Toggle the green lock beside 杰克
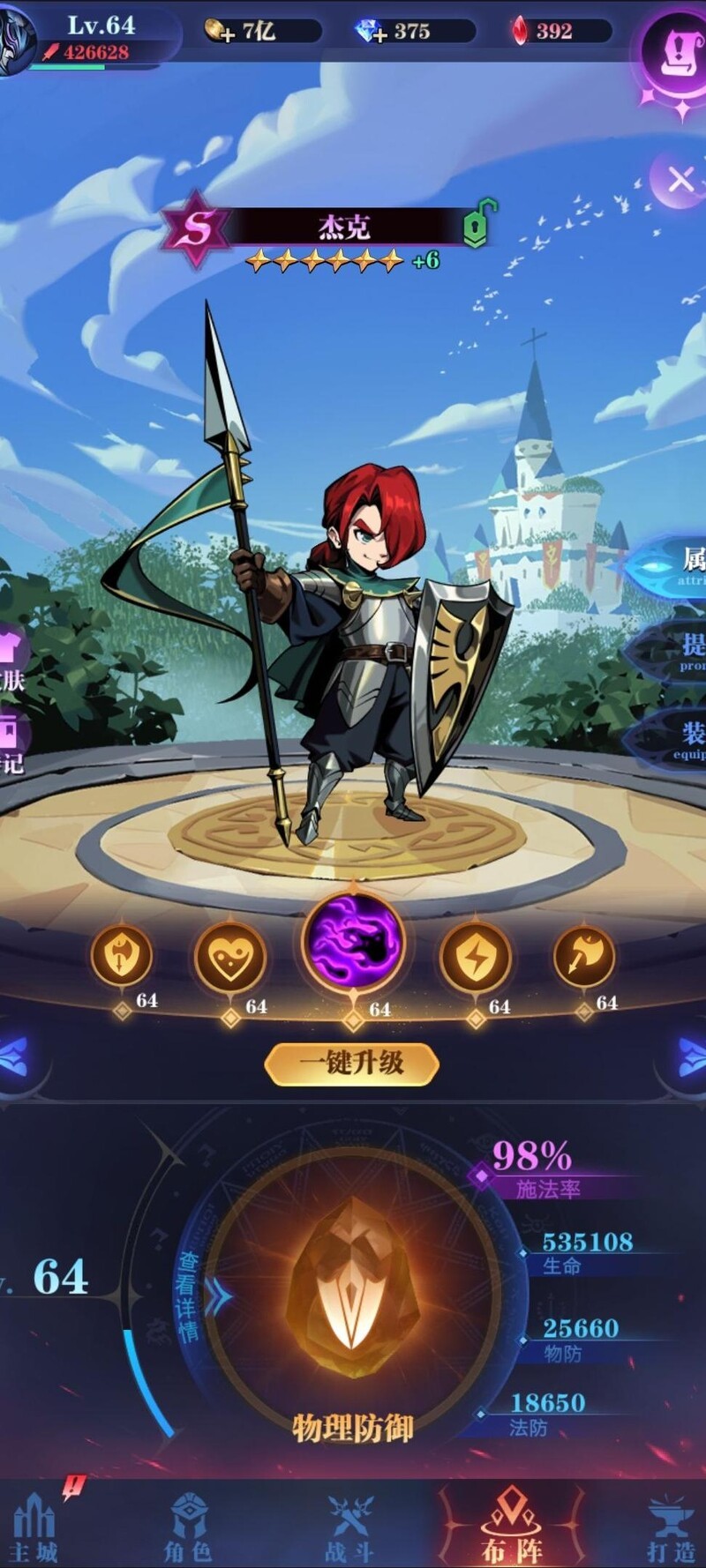706x1568 pixels. (x=477, y=226)
